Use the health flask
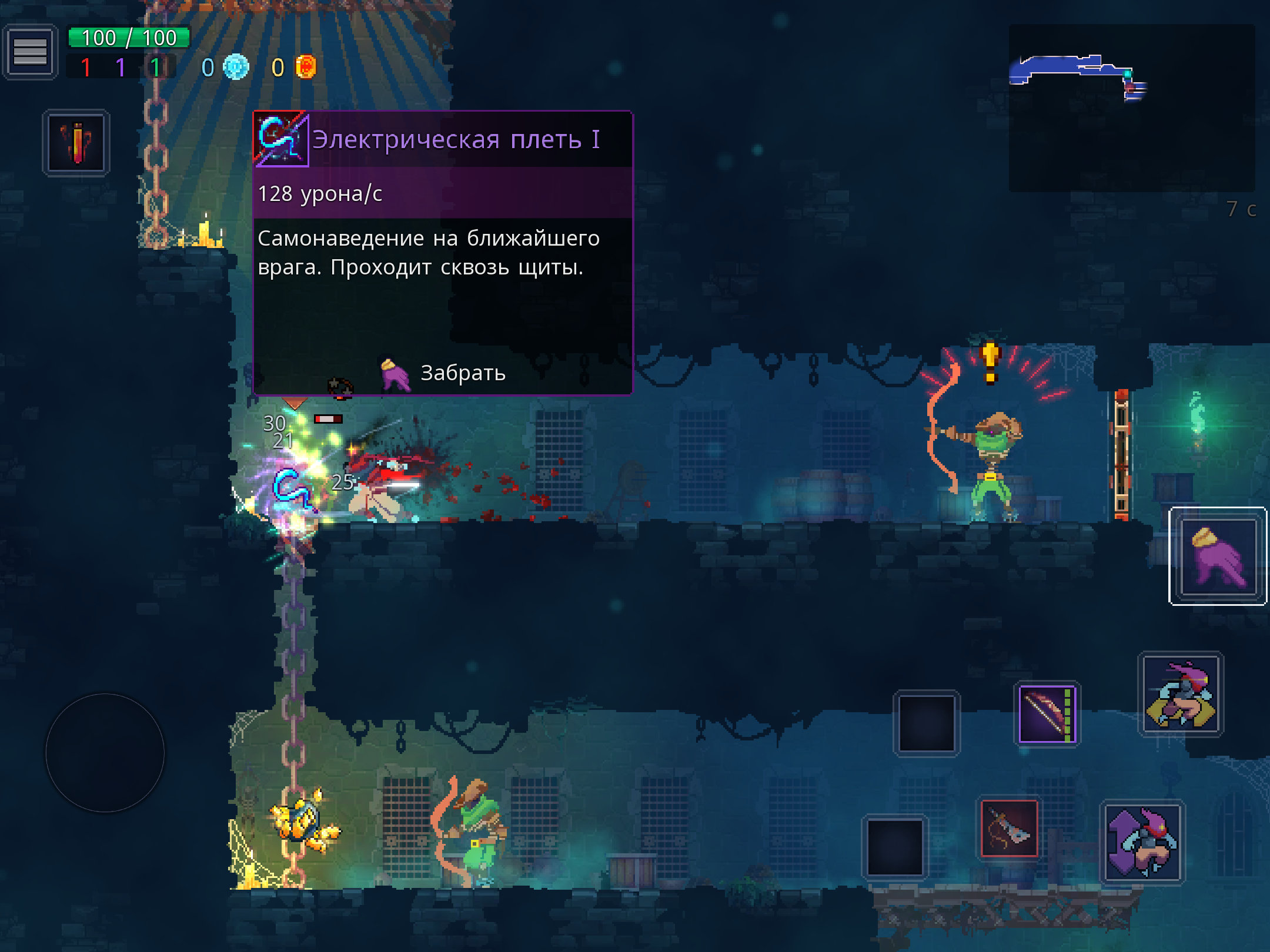This screenshot has height=952, width=1270. pyautogui.click(x=76, y=143)
